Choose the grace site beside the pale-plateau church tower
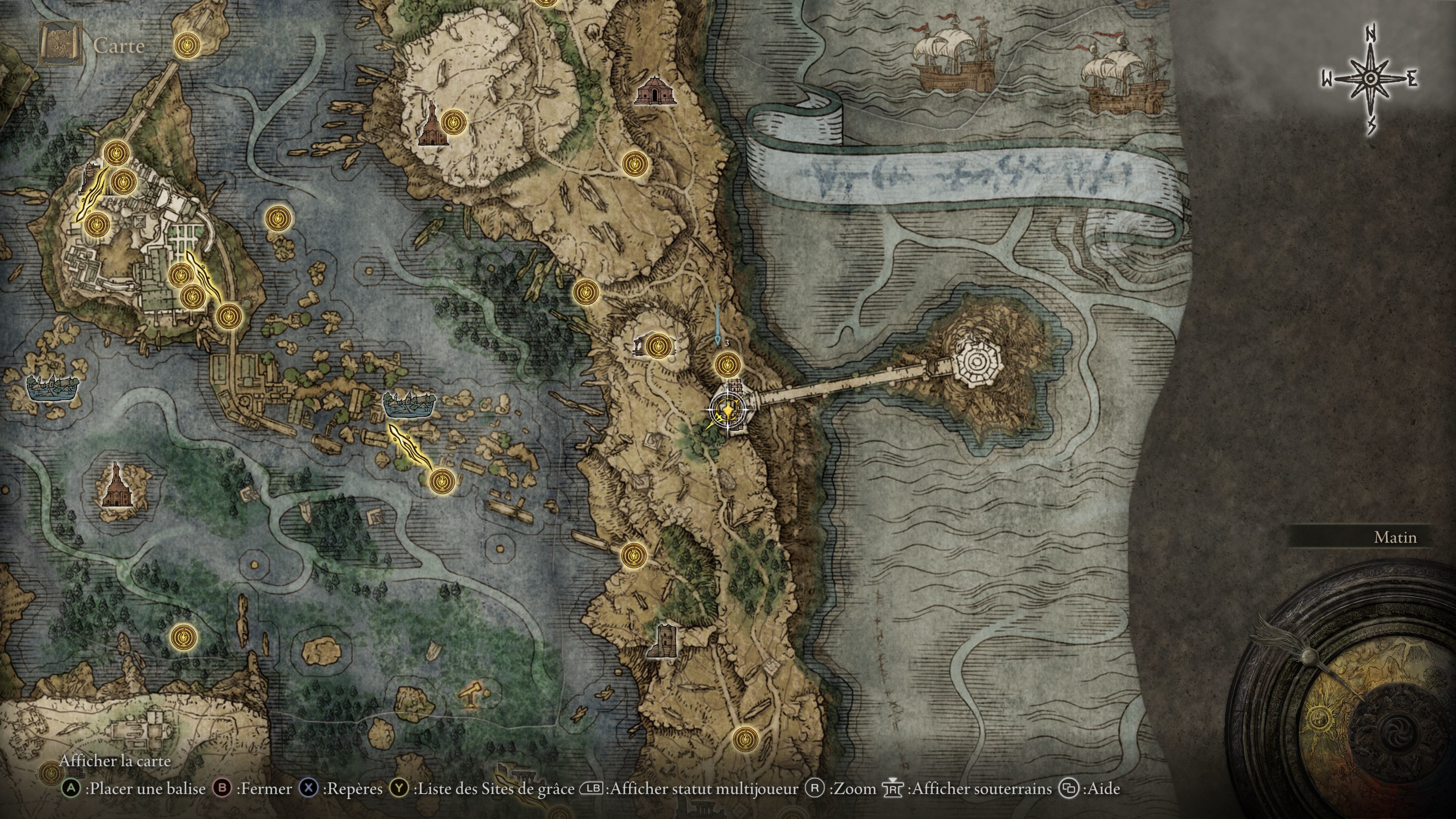 (x=453, y=122)
